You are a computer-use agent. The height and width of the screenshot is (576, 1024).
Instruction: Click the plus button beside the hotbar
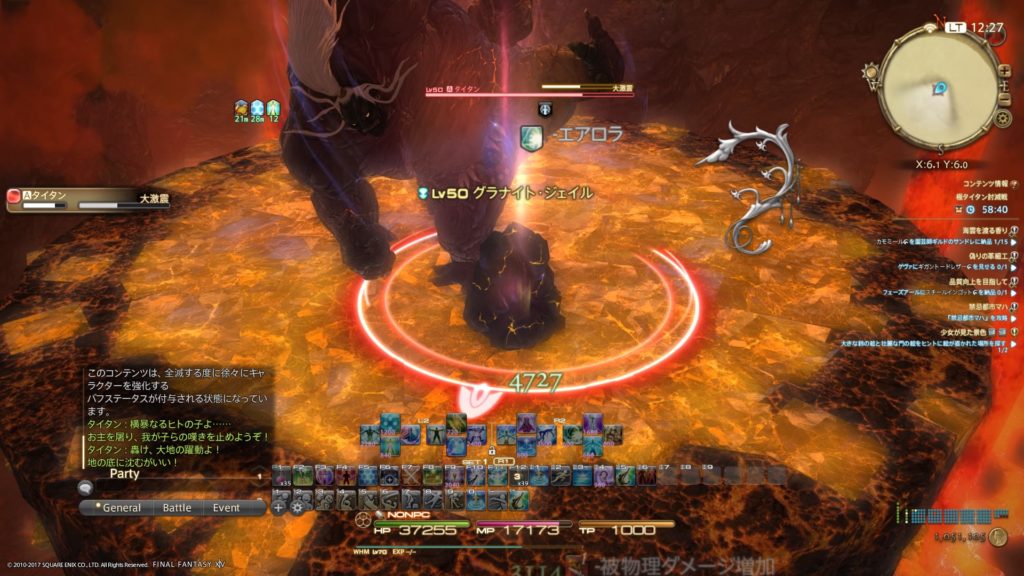[x=279, y=507]
